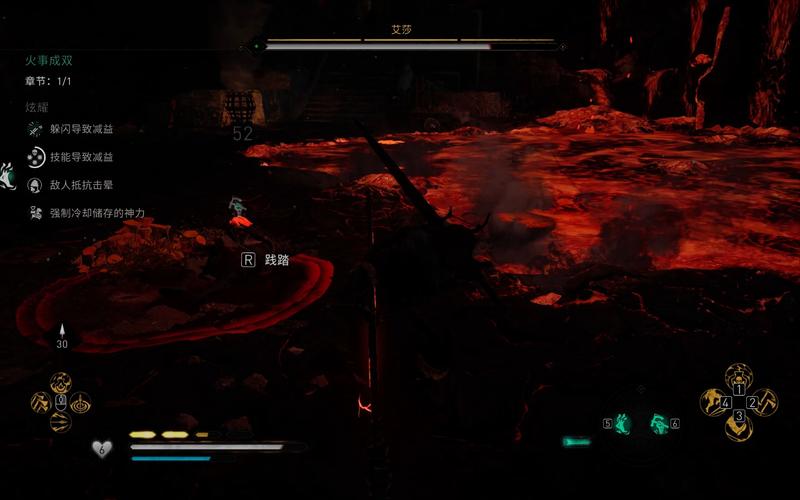
Task: Click the 躲闪导致减益 modifier icon
Action: click(x=35, y=129)
